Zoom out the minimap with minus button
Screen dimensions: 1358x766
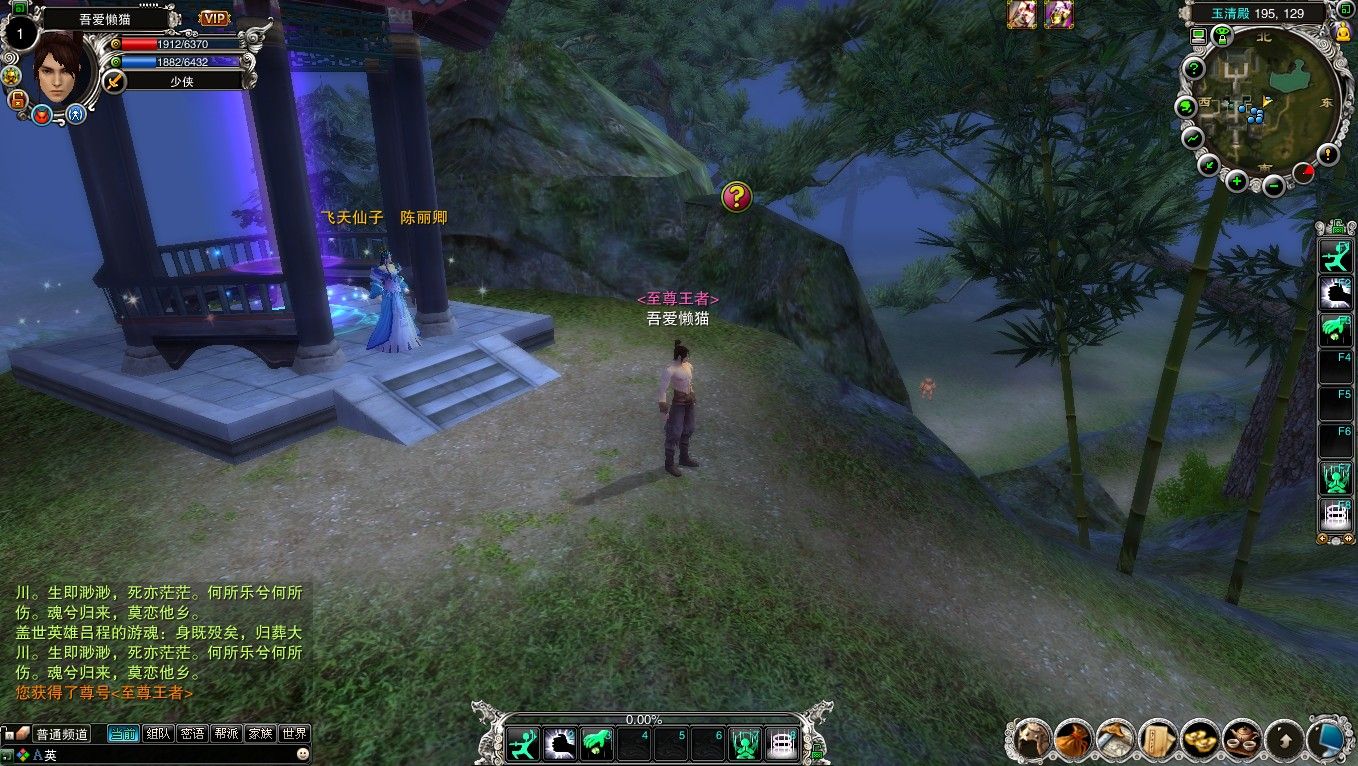click(1273, 185)
